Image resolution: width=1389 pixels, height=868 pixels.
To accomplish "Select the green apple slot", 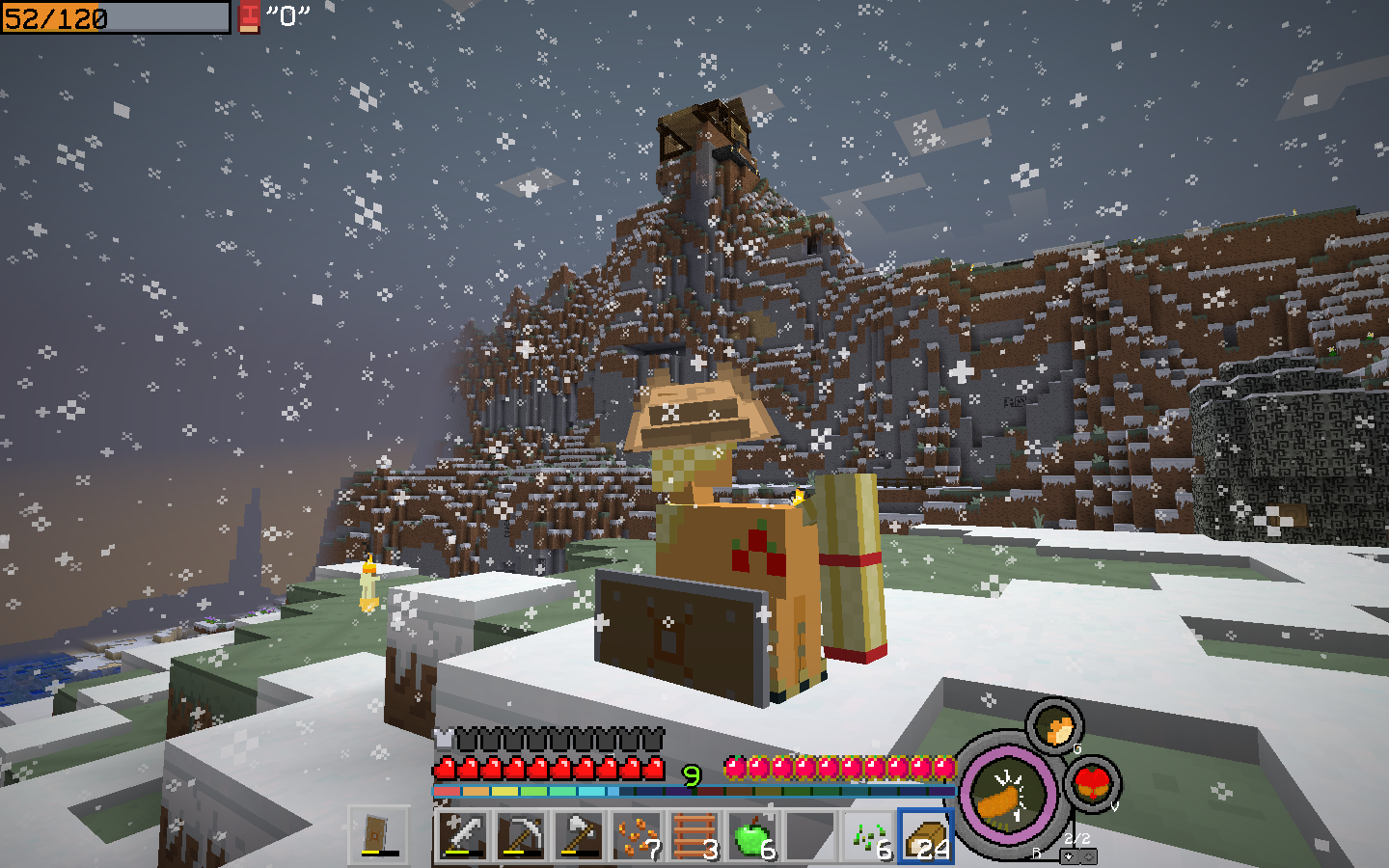I will tap(752, 835).
